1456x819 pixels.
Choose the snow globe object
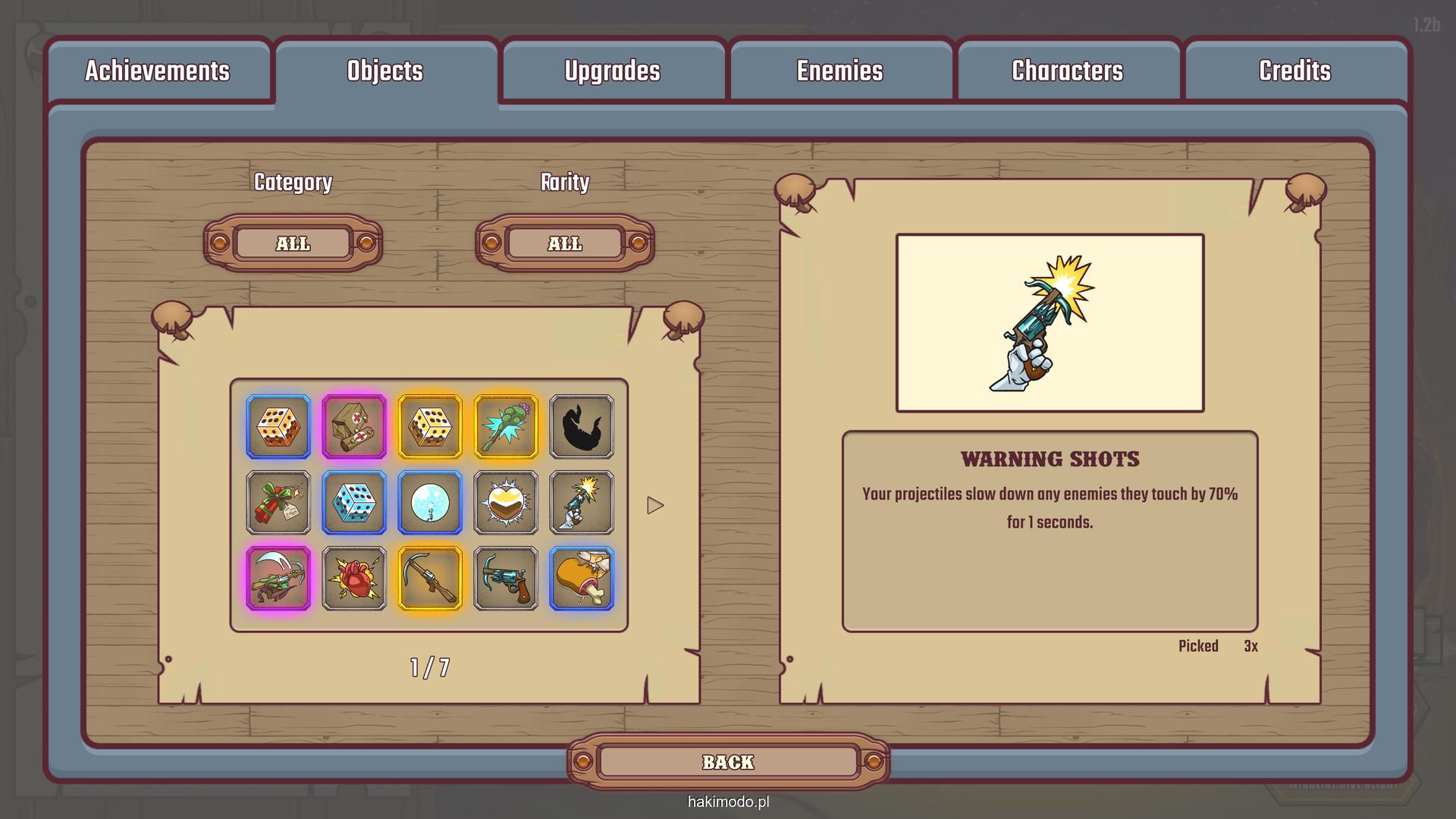click(430, 503)
